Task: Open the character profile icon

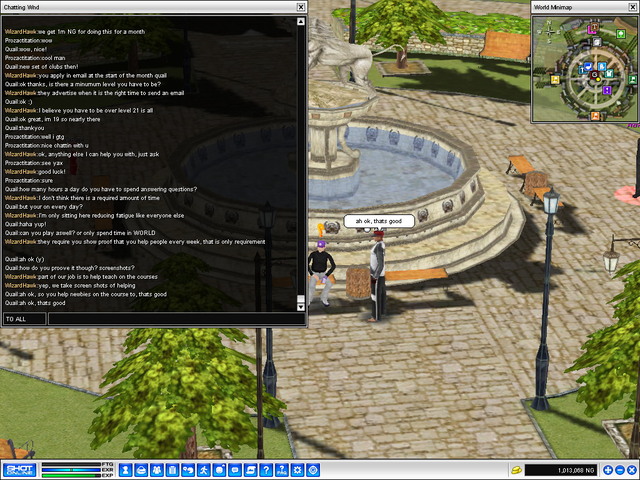Action: pos(126,469)
